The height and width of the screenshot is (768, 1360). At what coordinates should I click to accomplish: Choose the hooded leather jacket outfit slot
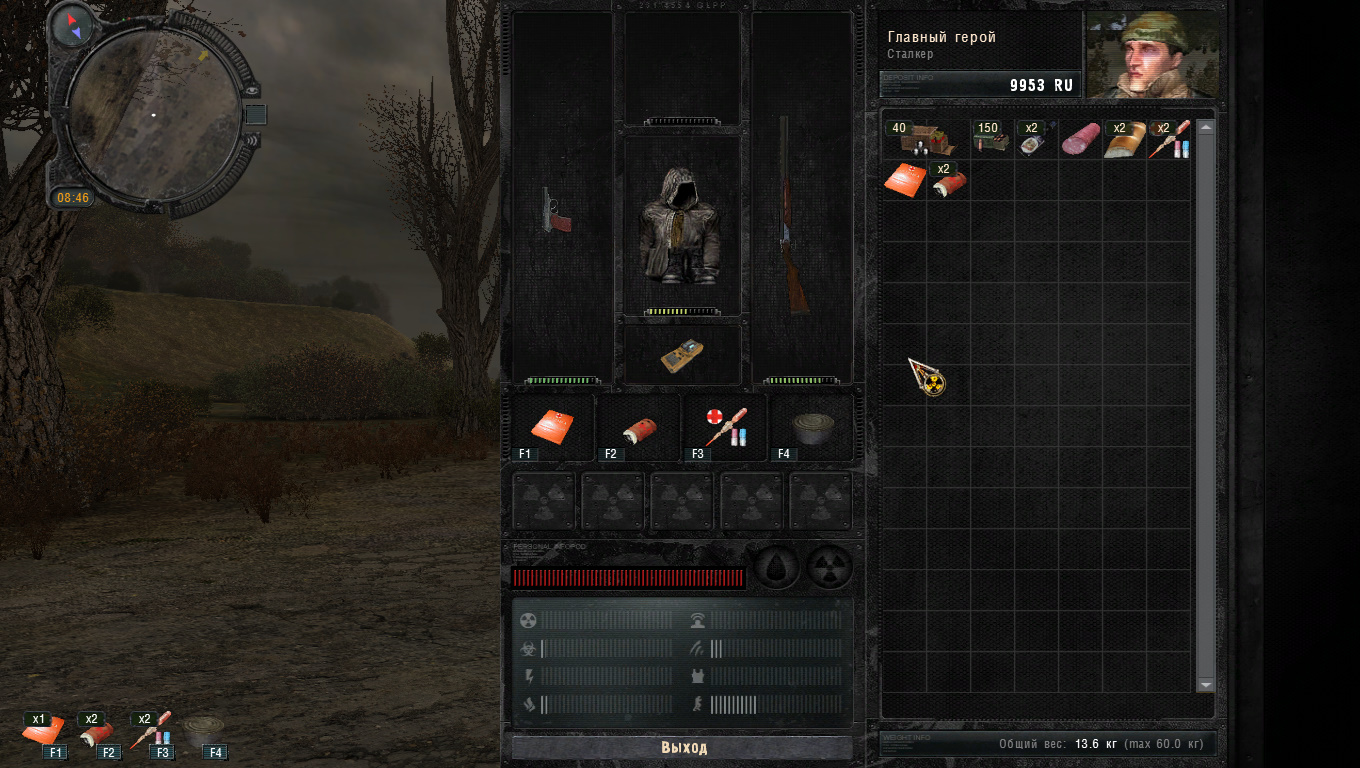[x=683, y=225]
